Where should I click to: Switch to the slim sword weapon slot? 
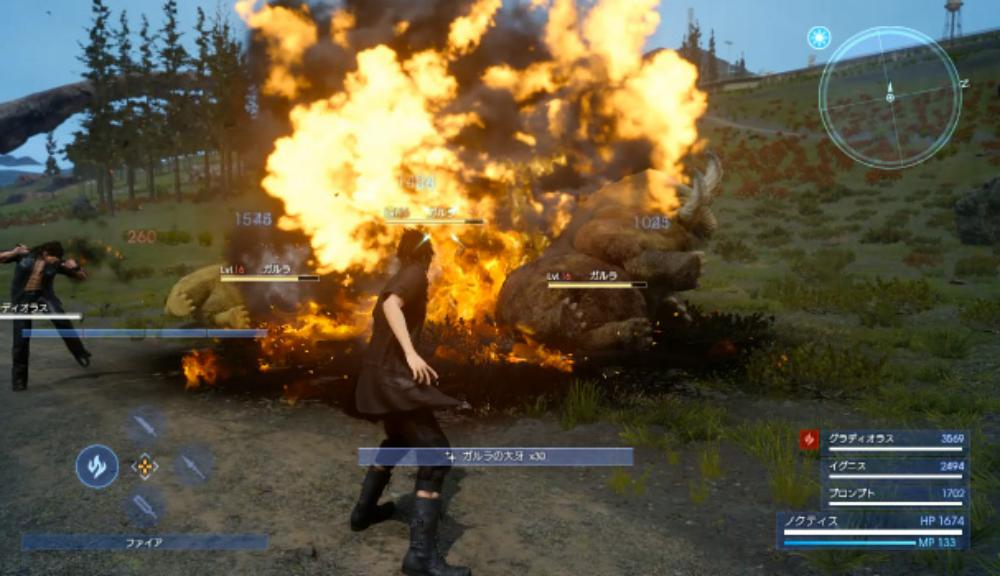tap(145, 426)
